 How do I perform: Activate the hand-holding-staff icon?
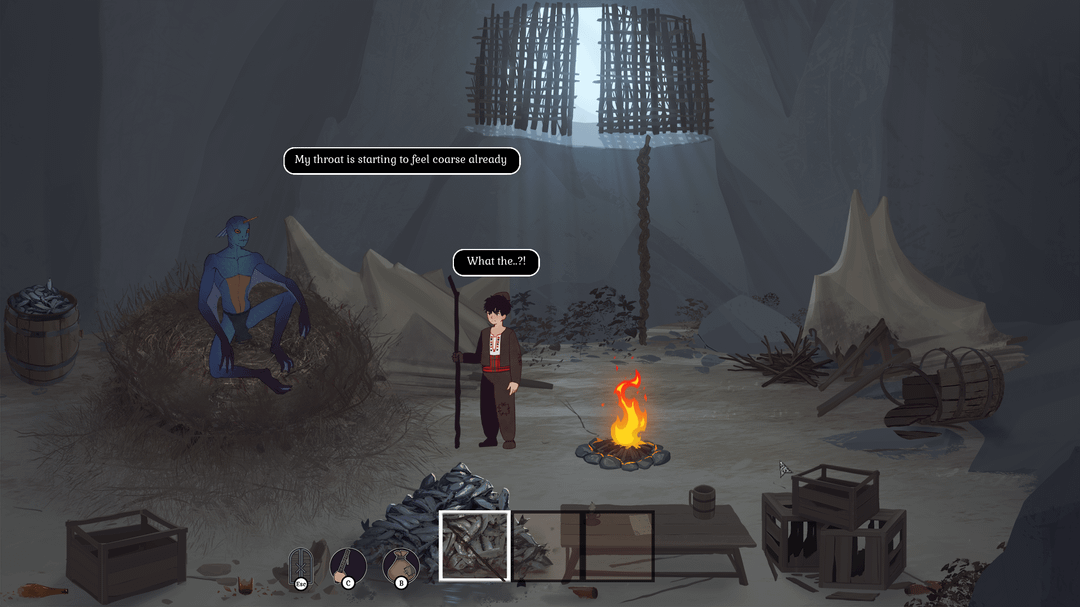click(x=348, y=565)
